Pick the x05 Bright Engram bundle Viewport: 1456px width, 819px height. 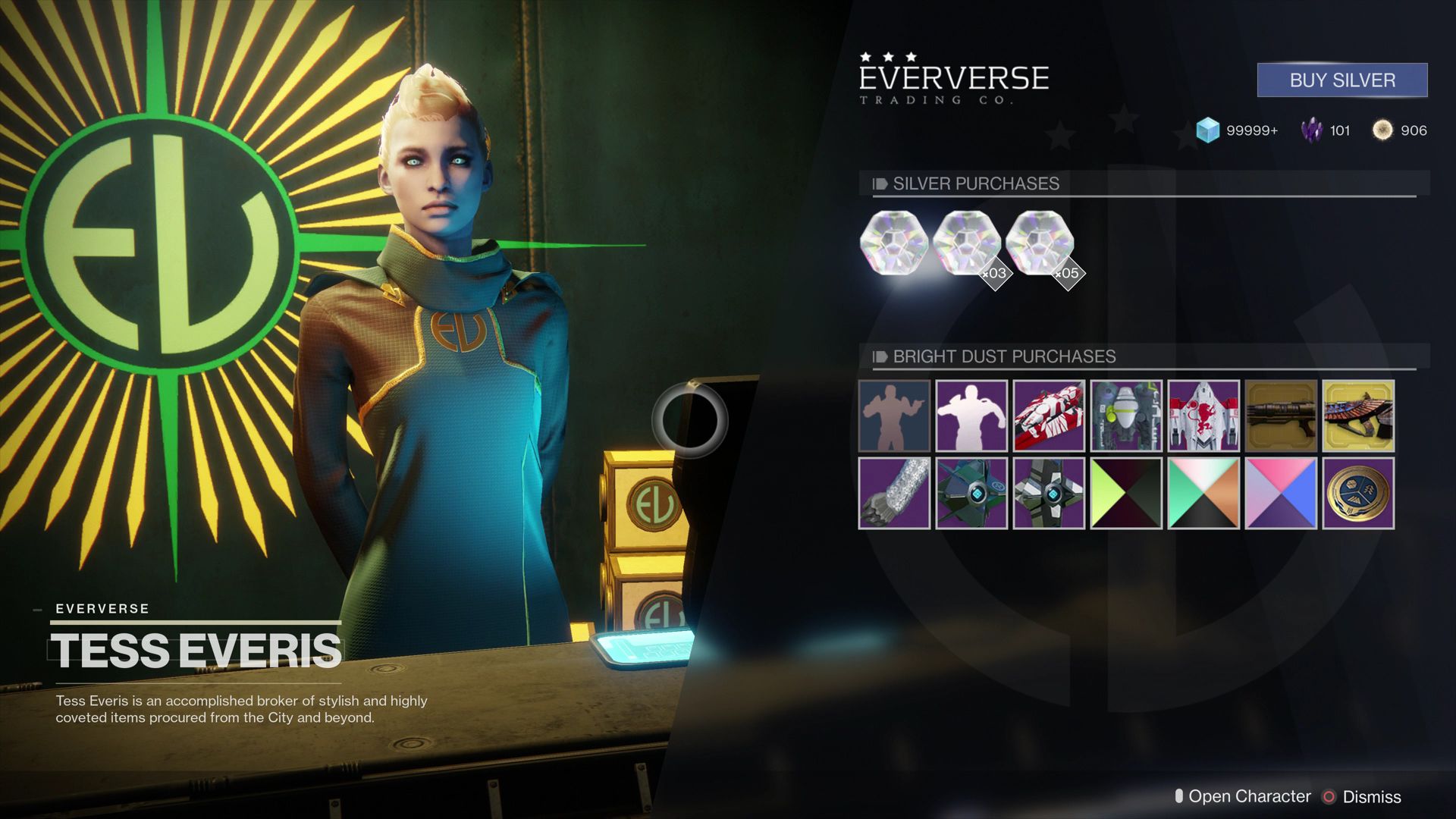click(1039, 243)
